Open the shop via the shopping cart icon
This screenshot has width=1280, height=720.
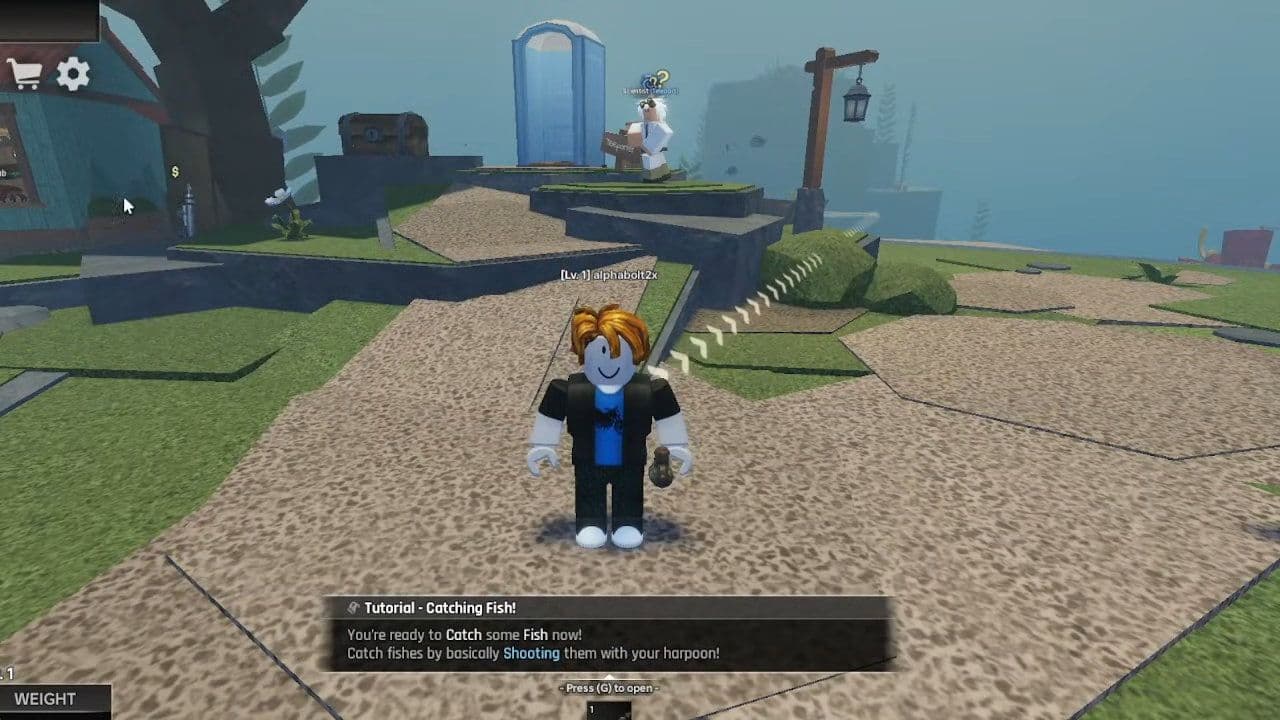24,74
